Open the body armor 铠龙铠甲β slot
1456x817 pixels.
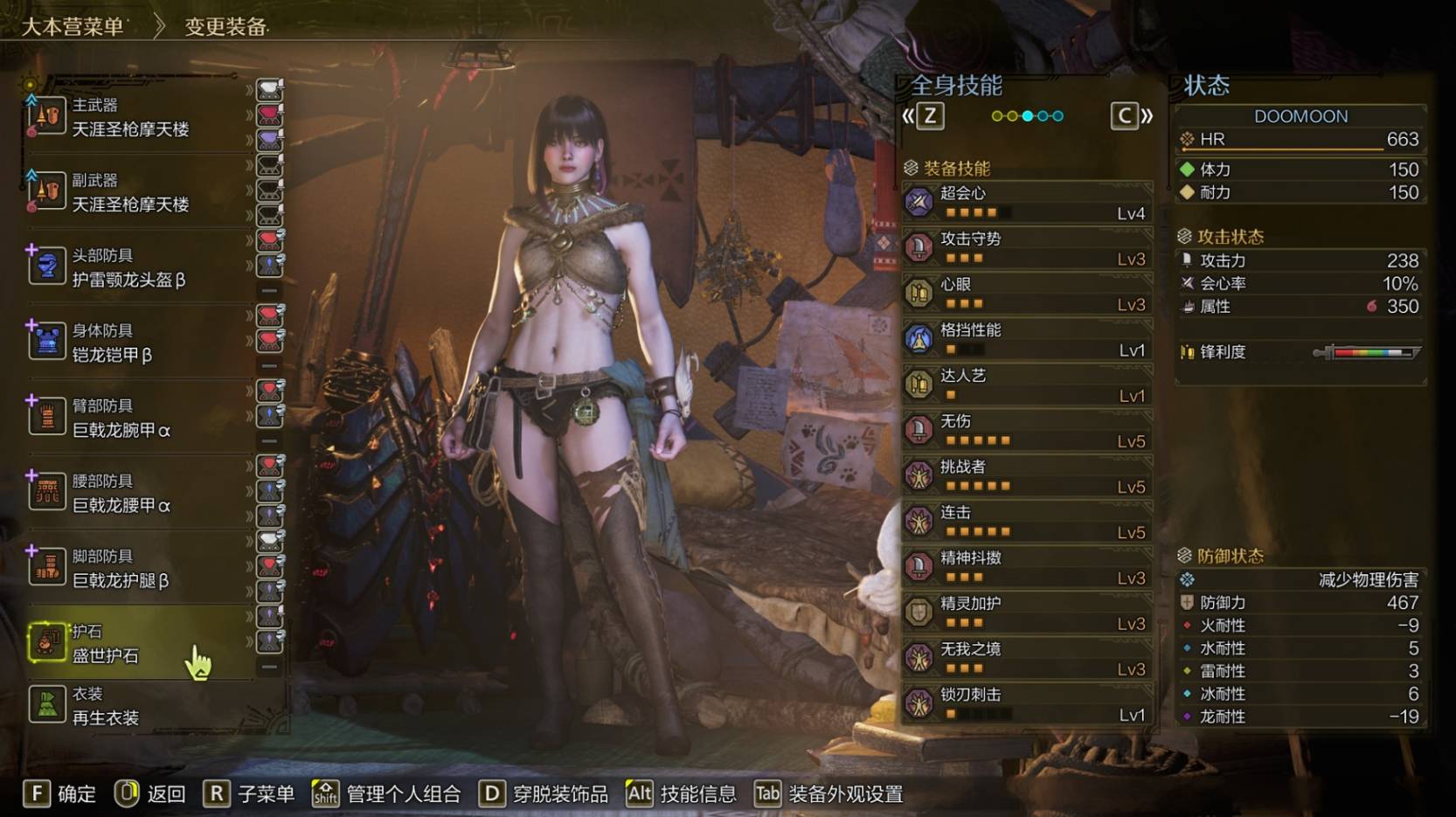click(x=114, y=343)
